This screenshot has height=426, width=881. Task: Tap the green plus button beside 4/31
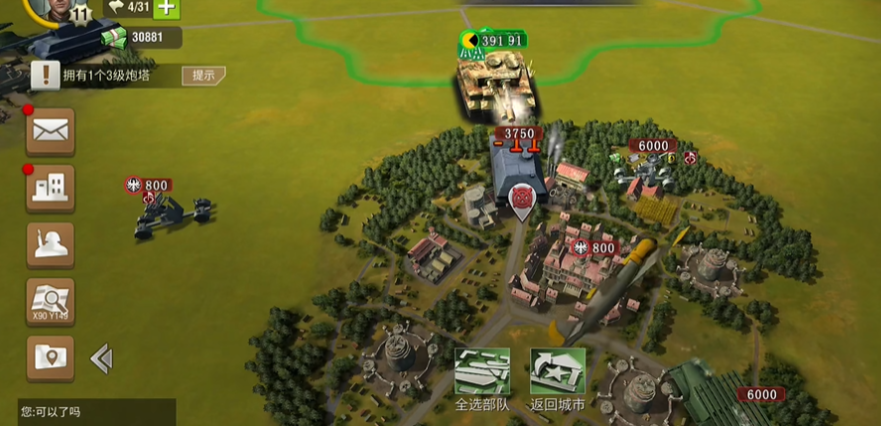166,8
